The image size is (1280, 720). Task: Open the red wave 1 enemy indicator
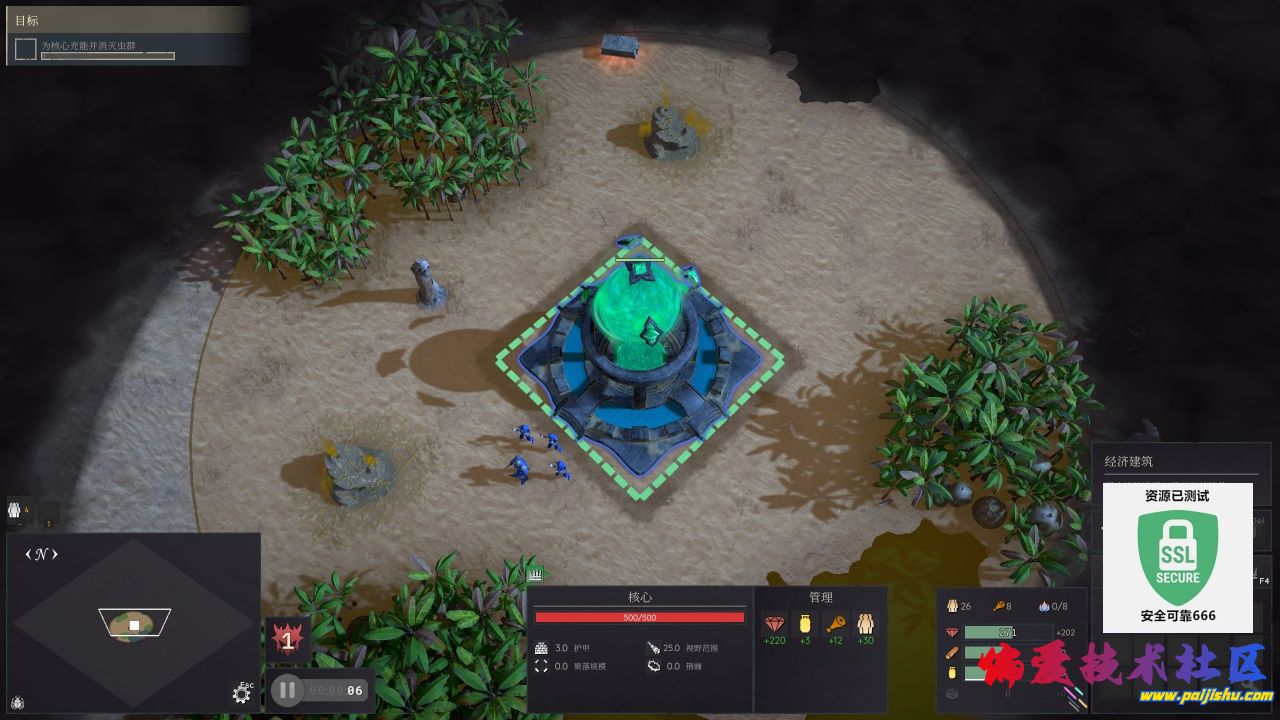coord(288,640)
